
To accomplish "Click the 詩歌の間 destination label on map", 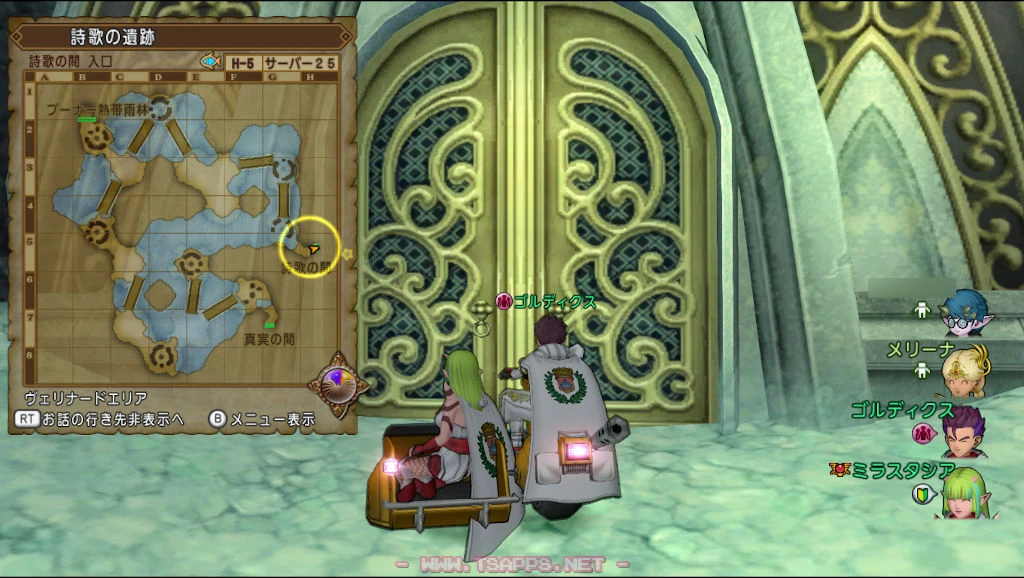I will pyautogui.click(x=305, y=268).
